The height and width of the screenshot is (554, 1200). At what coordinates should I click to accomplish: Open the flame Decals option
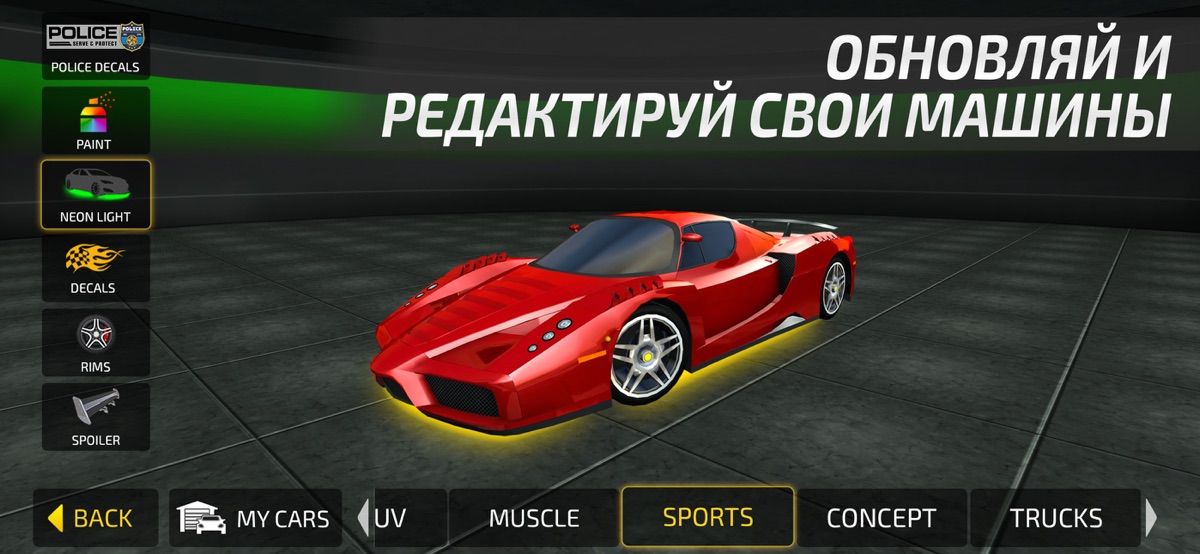point(96,268)
